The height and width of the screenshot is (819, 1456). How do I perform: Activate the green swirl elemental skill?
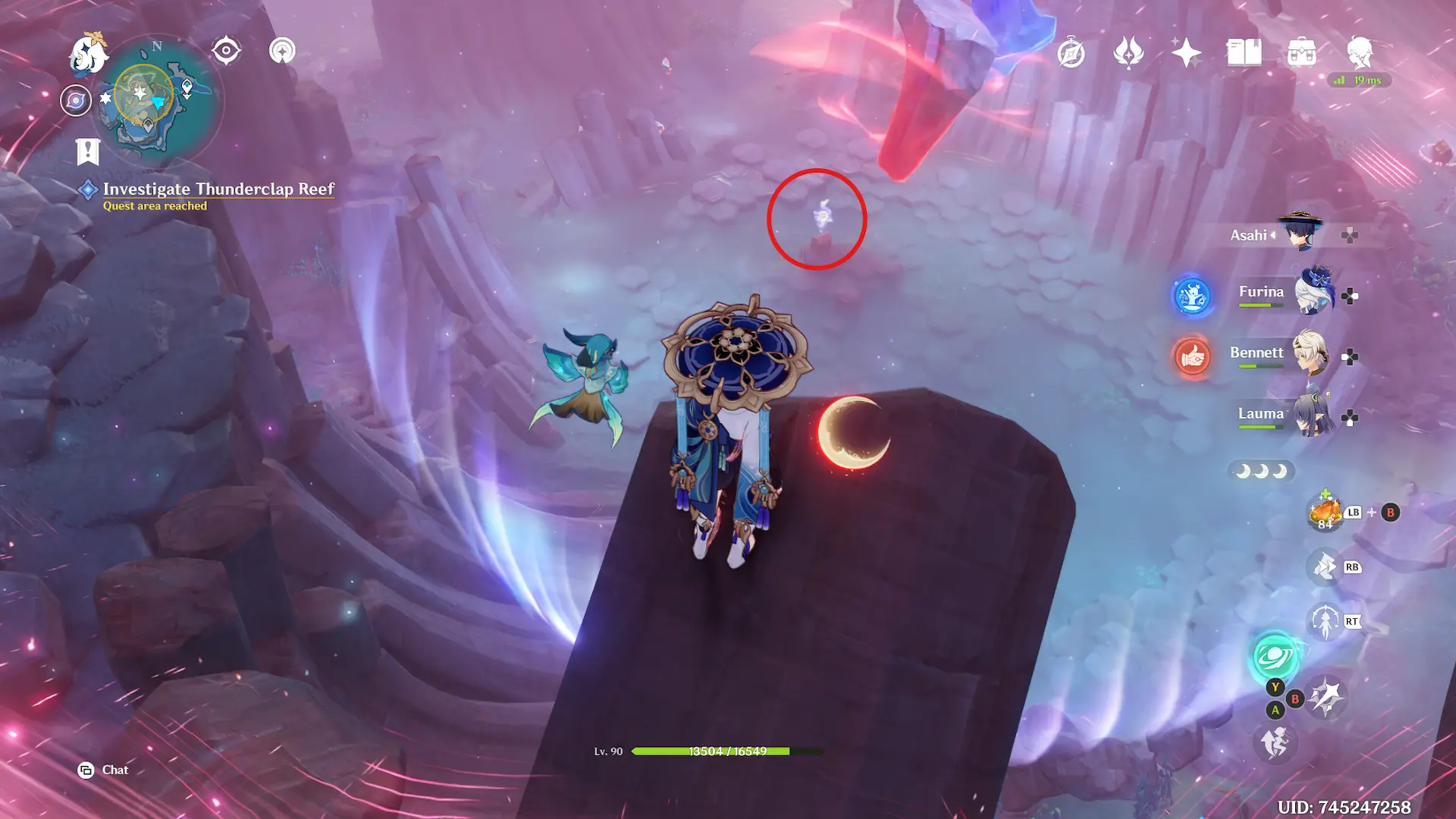(1275, 657)
